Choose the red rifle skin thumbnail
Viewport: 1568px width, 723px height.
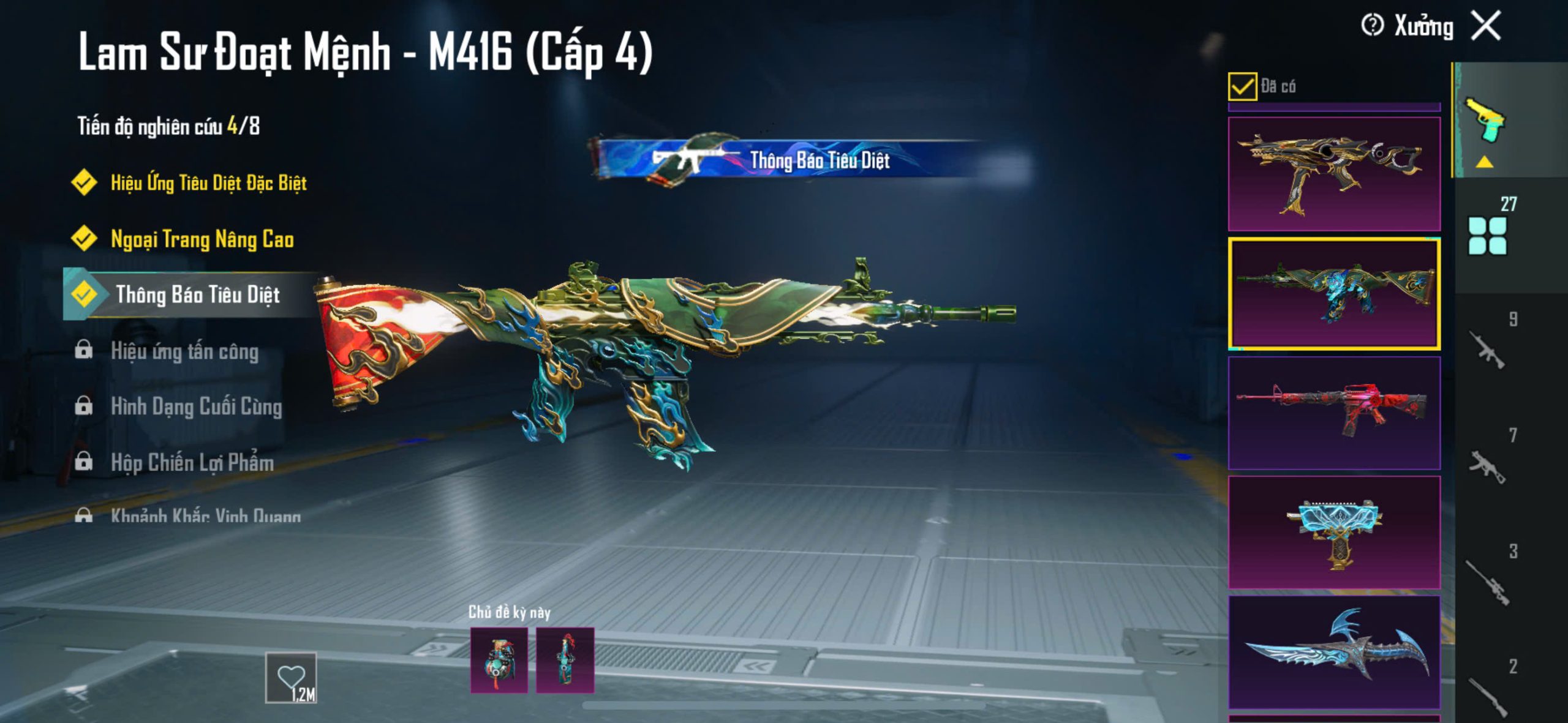pos(1334,413)
